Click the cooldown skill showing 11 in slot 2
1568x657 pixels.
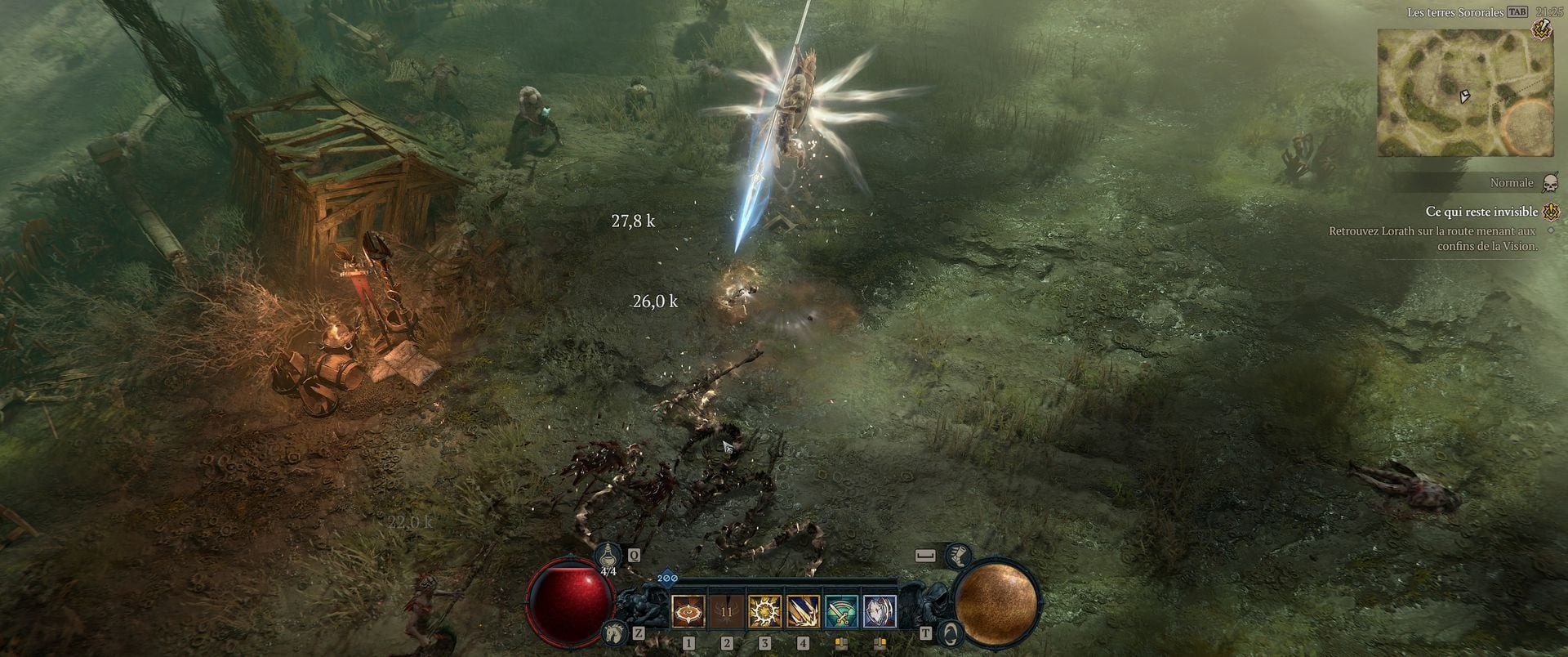pos(727,611)
